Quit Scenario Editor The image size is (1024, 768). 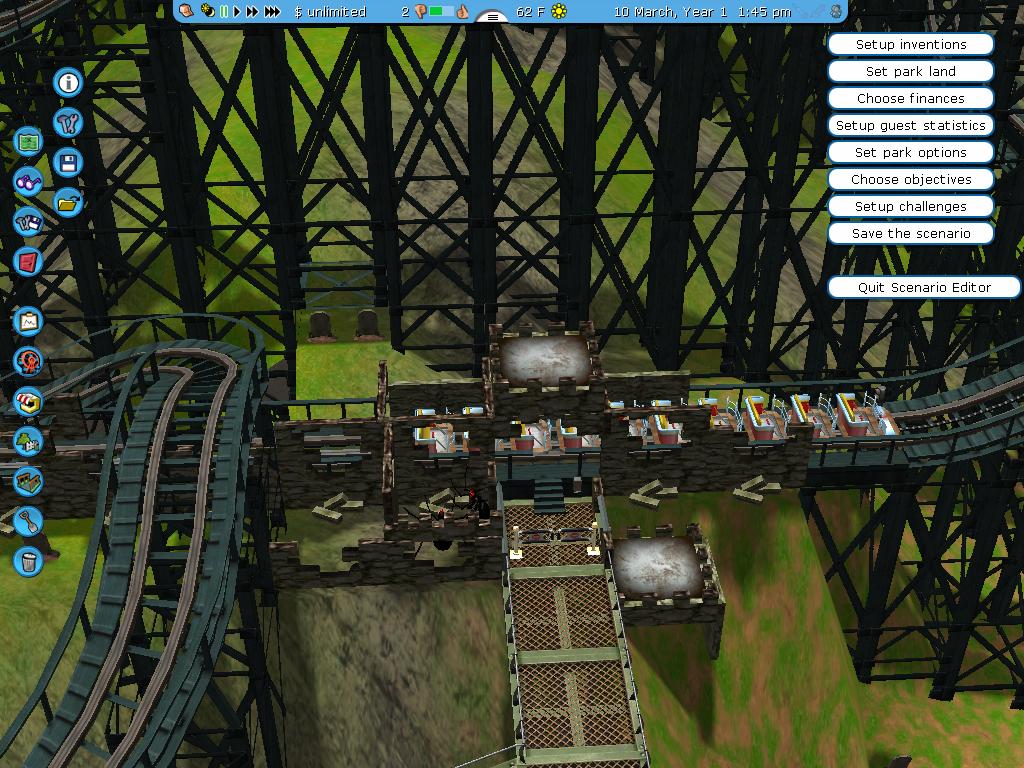pos(923,288)
